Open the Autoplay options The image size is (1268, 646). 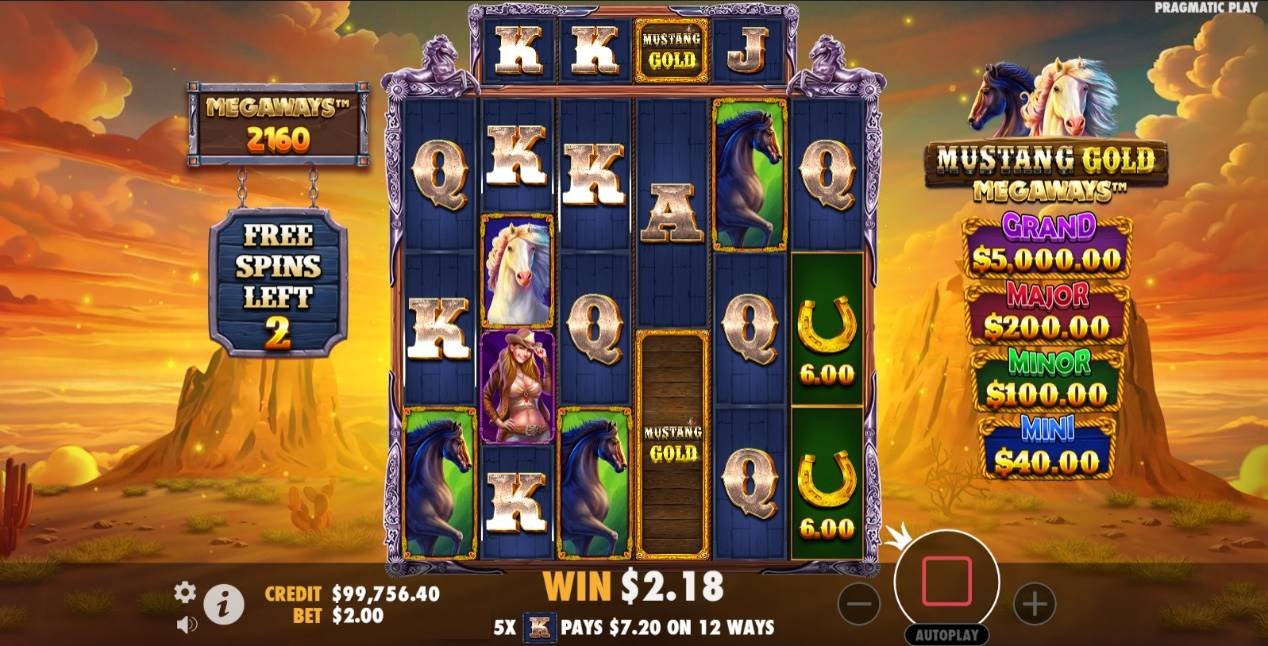(x=946, y=635)
